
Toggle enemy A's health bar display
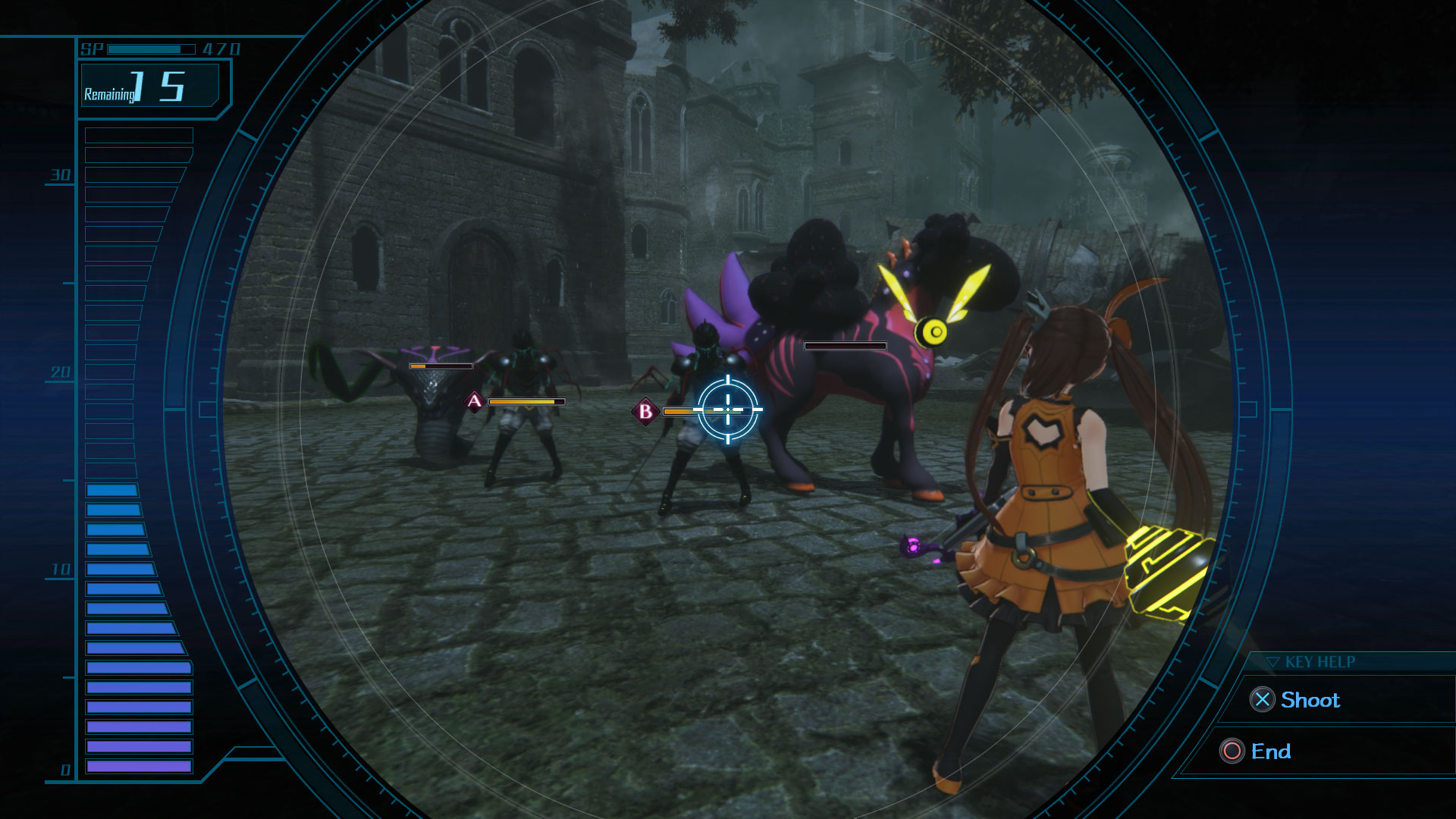pos(525,401)
